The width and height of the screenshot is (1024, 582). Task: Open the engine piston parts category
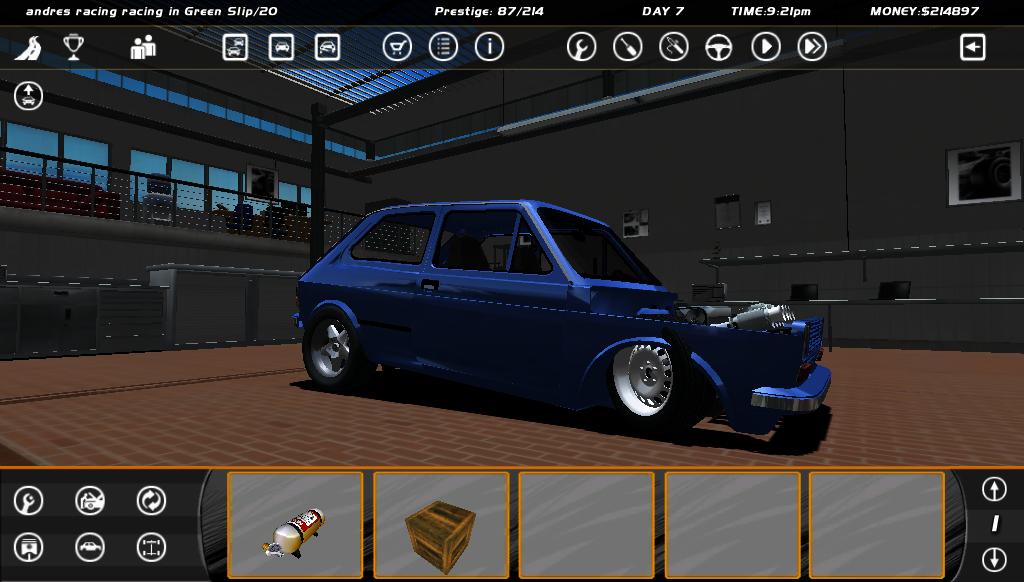coord(29,547)
